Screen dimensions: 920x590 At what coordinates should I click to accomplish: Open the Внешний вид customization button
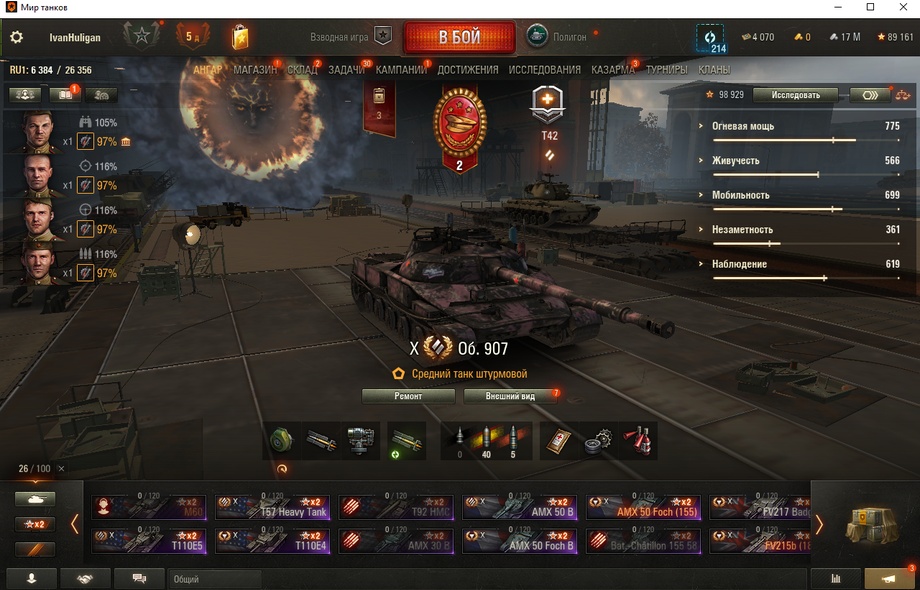tap(510, 396)
